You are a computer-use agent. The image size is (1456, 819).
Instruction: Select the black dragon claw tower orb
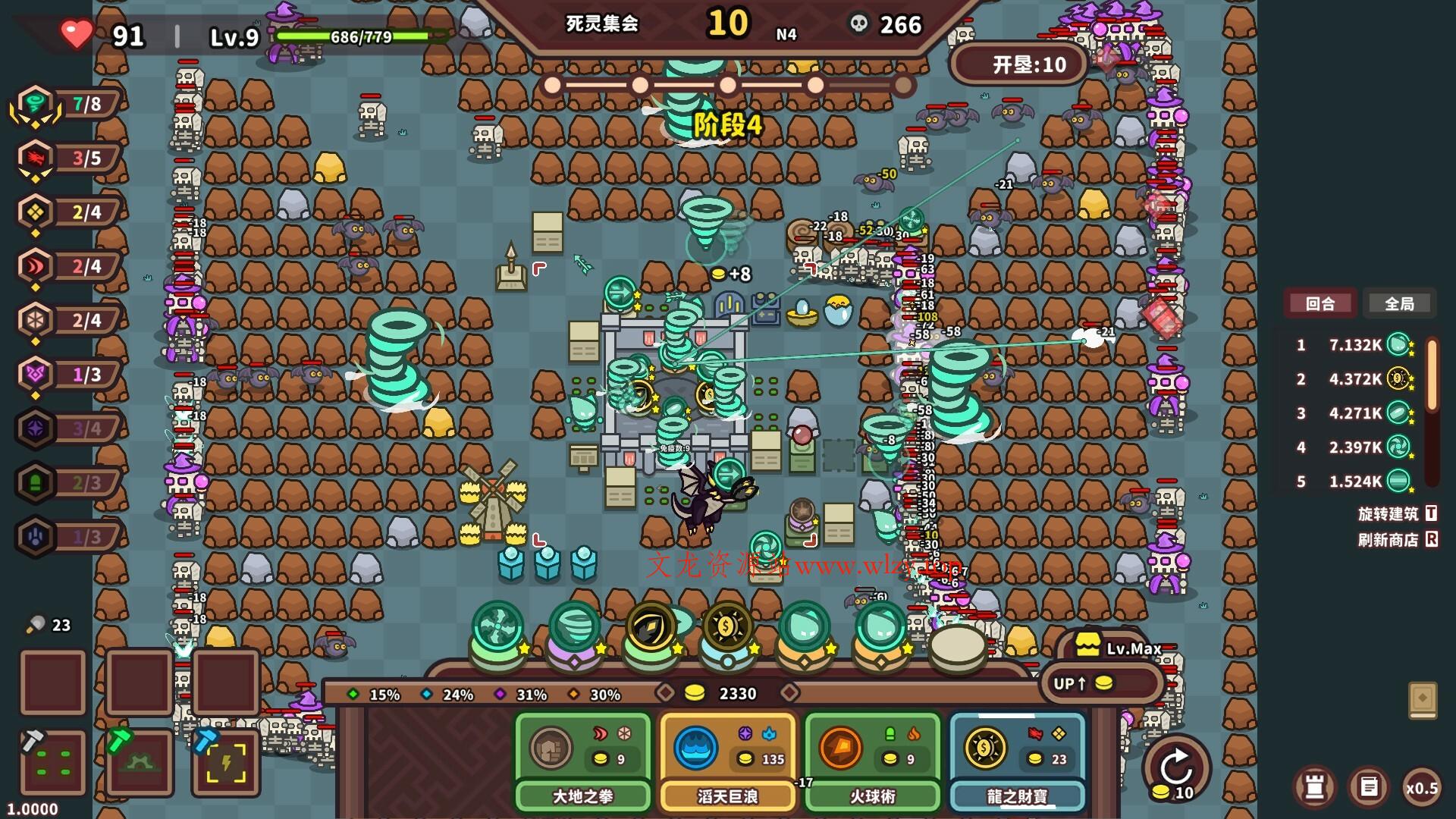pos(651,628)
